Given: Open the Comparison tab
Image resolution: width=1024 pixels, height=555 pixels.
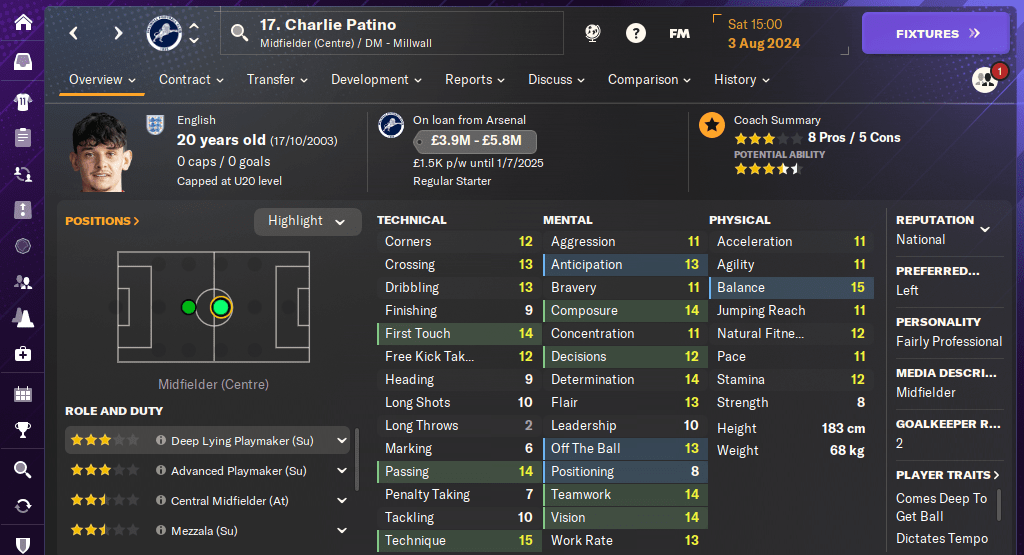Looking at the screenshot, I should coord(650,79).
